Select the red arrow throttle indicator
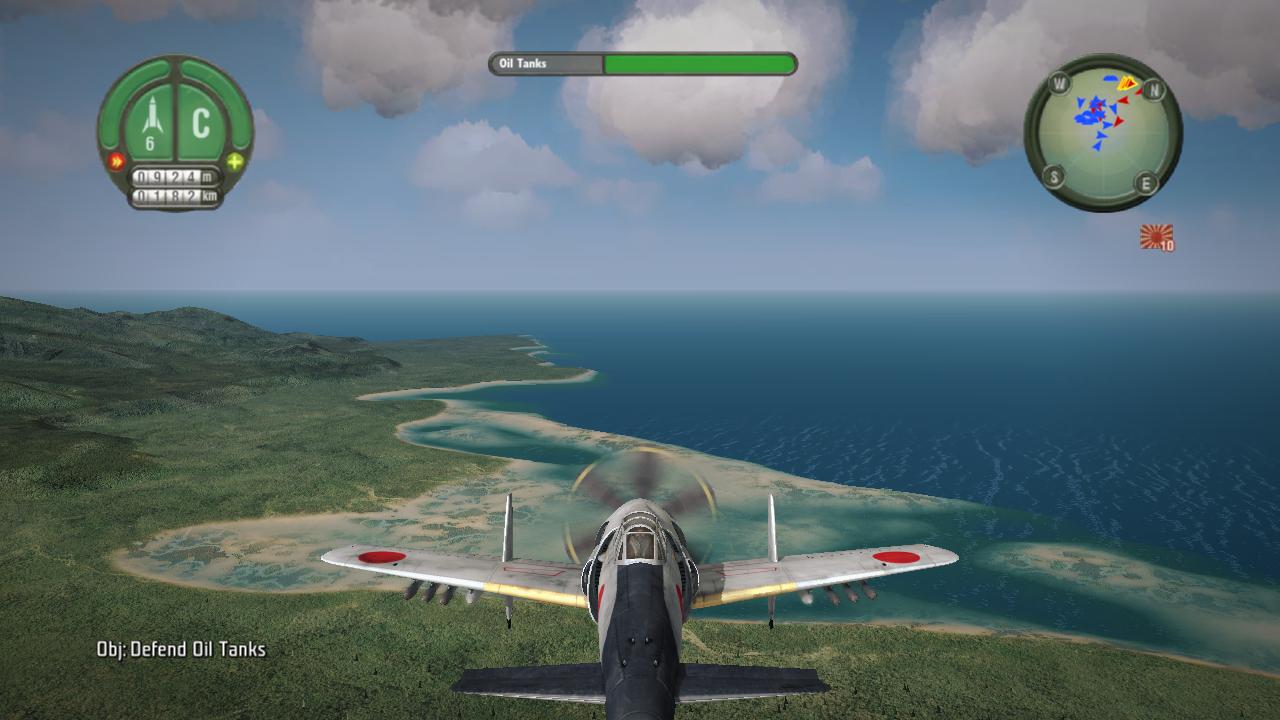1280x720 pixels. (x=116, y=161)
